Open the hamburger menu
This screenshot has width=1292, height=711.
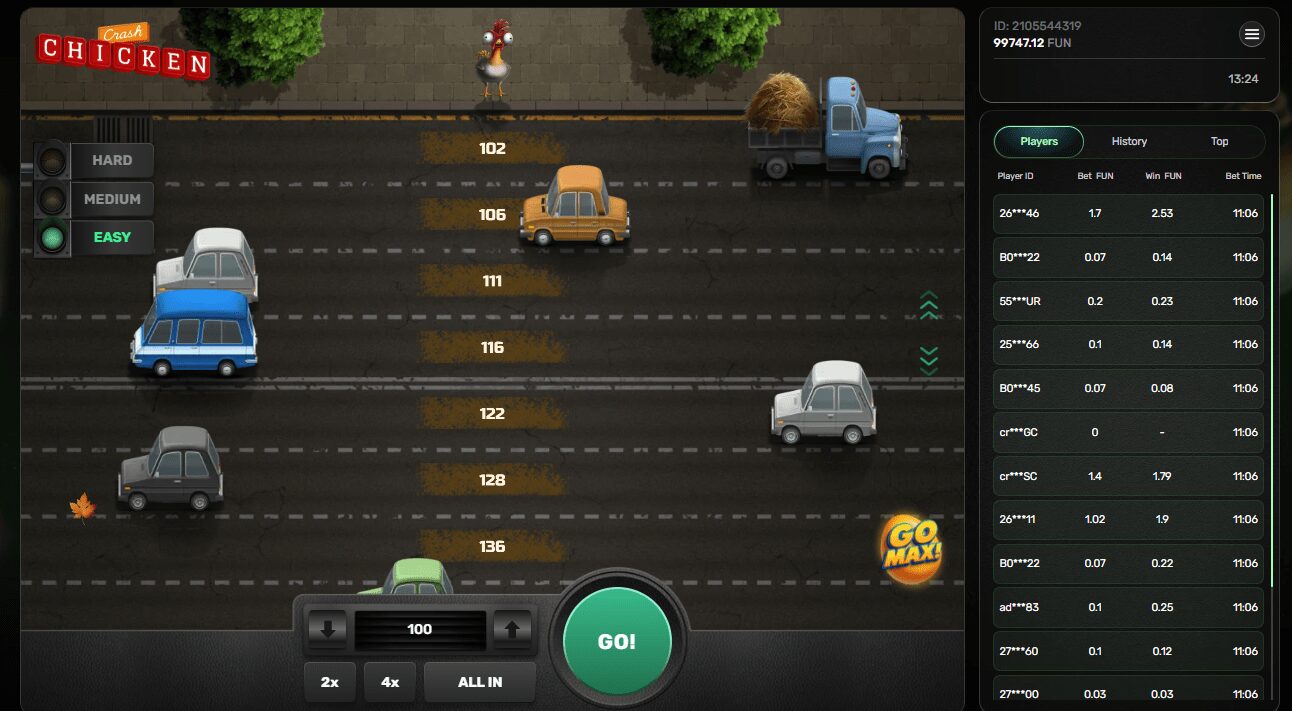(1252, 36)
